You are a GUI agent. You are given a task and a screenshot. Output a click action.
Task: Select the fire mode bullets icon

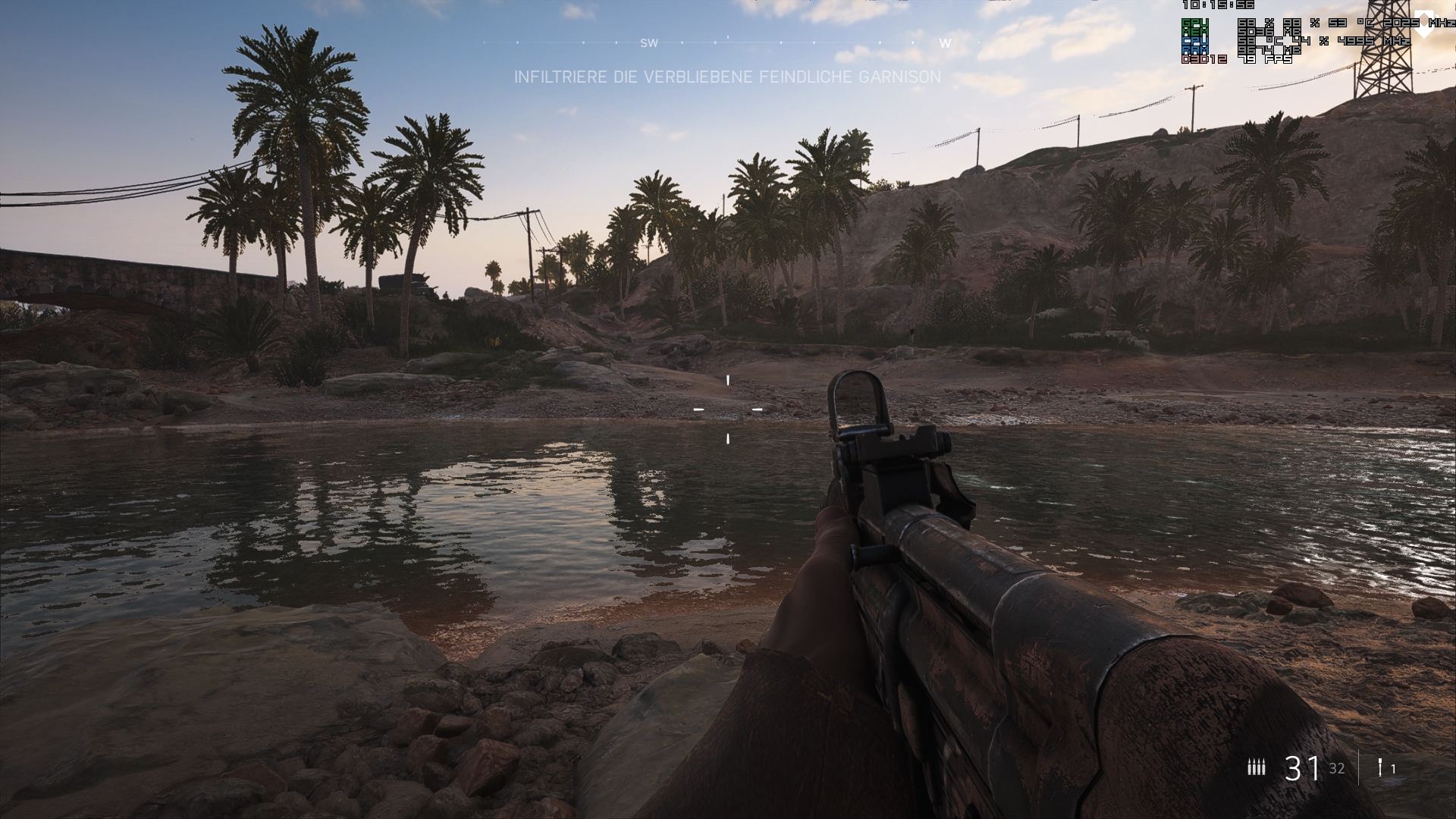point(1257,767)
